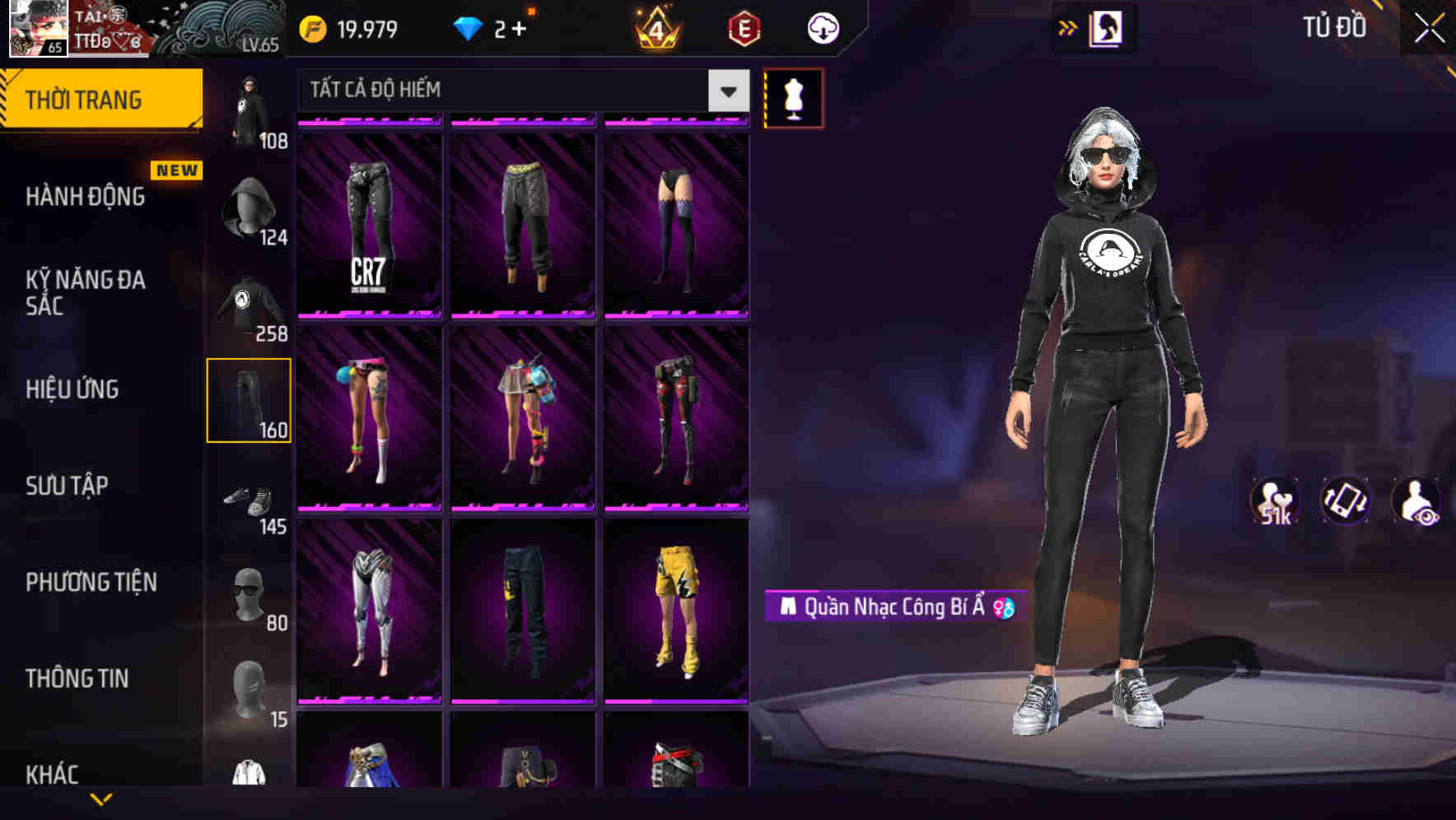Toggle the mannequin try-on display
The height and width of the screenshot is (820, 1456).
click(794, 99)
